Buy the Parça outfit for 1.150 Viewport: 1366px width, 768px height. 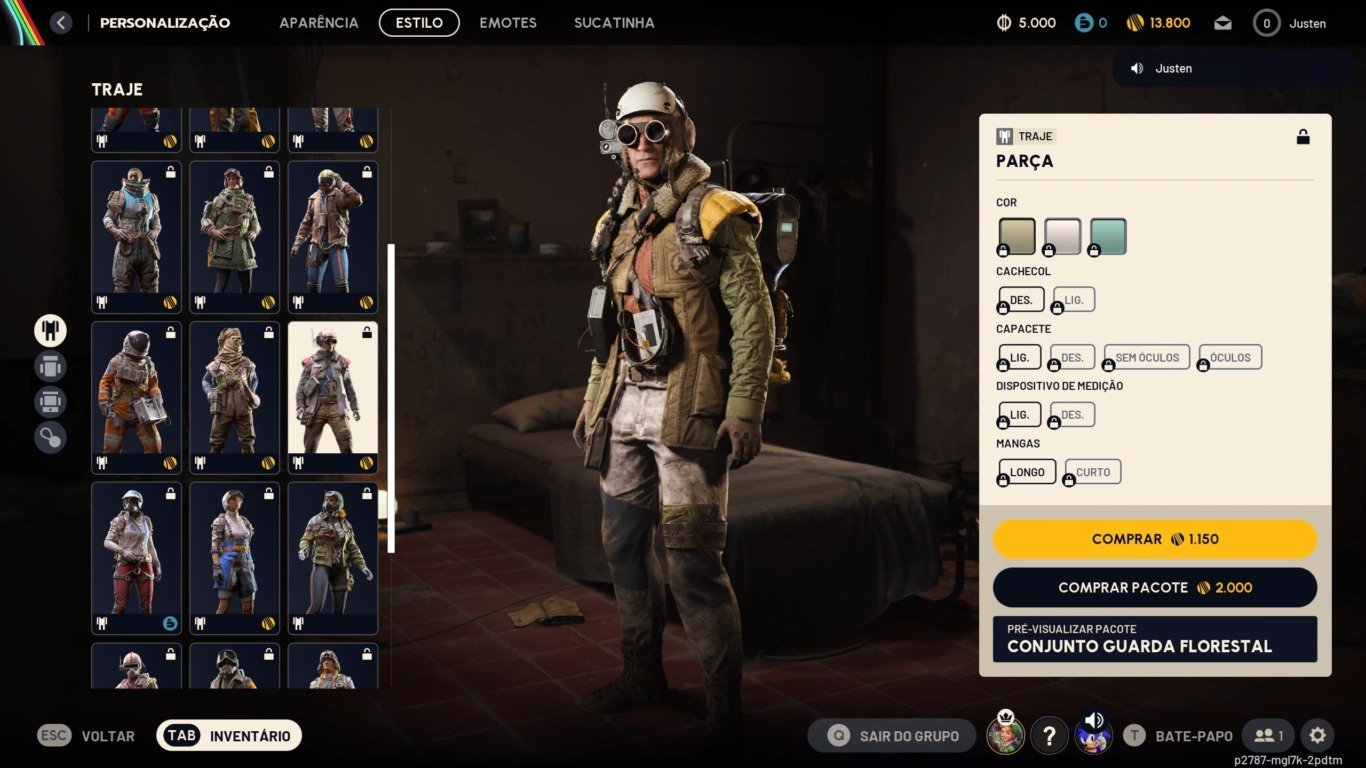[x=1154, y=539]
